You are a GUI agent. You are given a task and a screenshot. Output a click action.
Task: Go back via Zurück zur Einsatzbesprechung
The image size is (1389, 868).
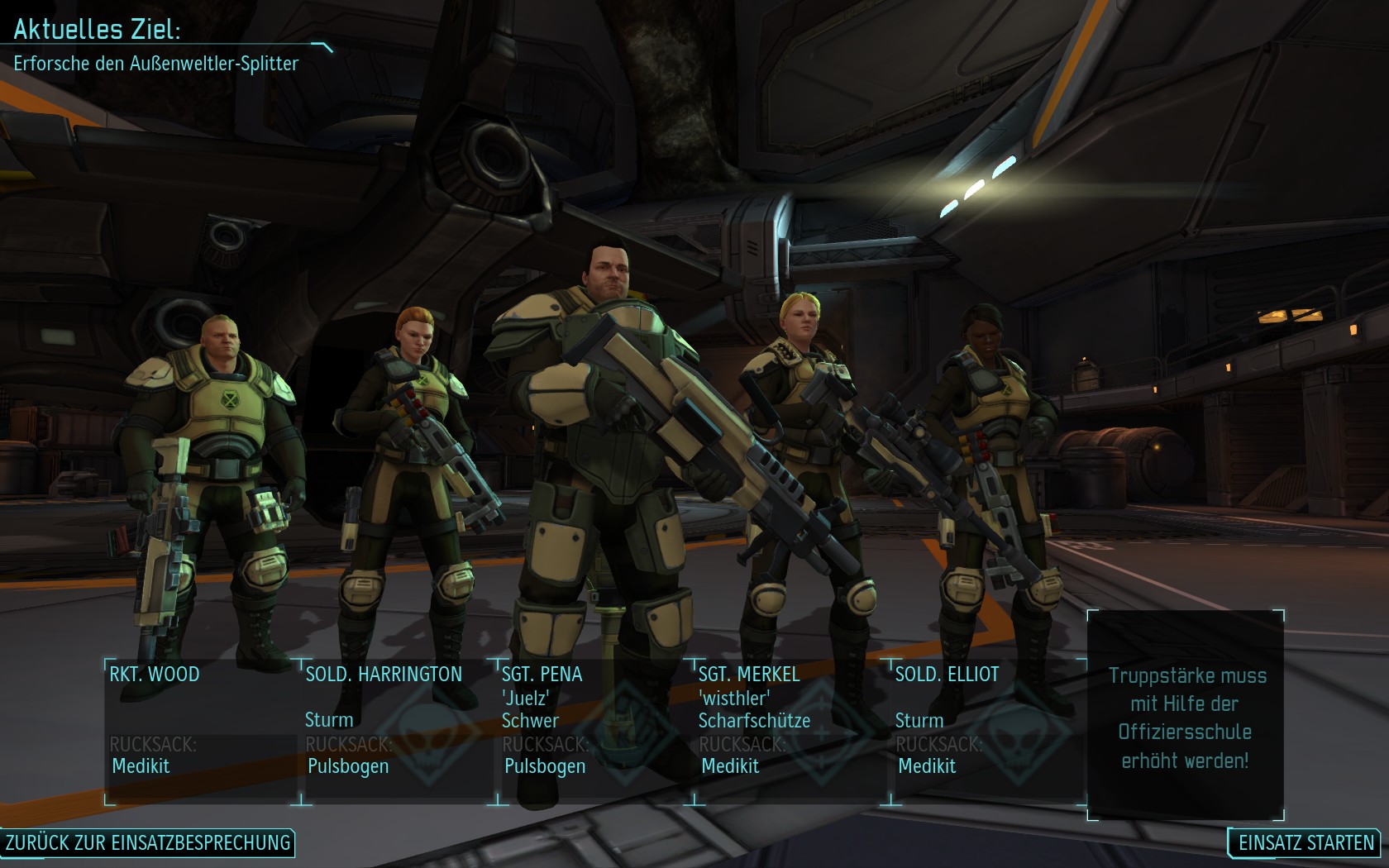(148, 842)
